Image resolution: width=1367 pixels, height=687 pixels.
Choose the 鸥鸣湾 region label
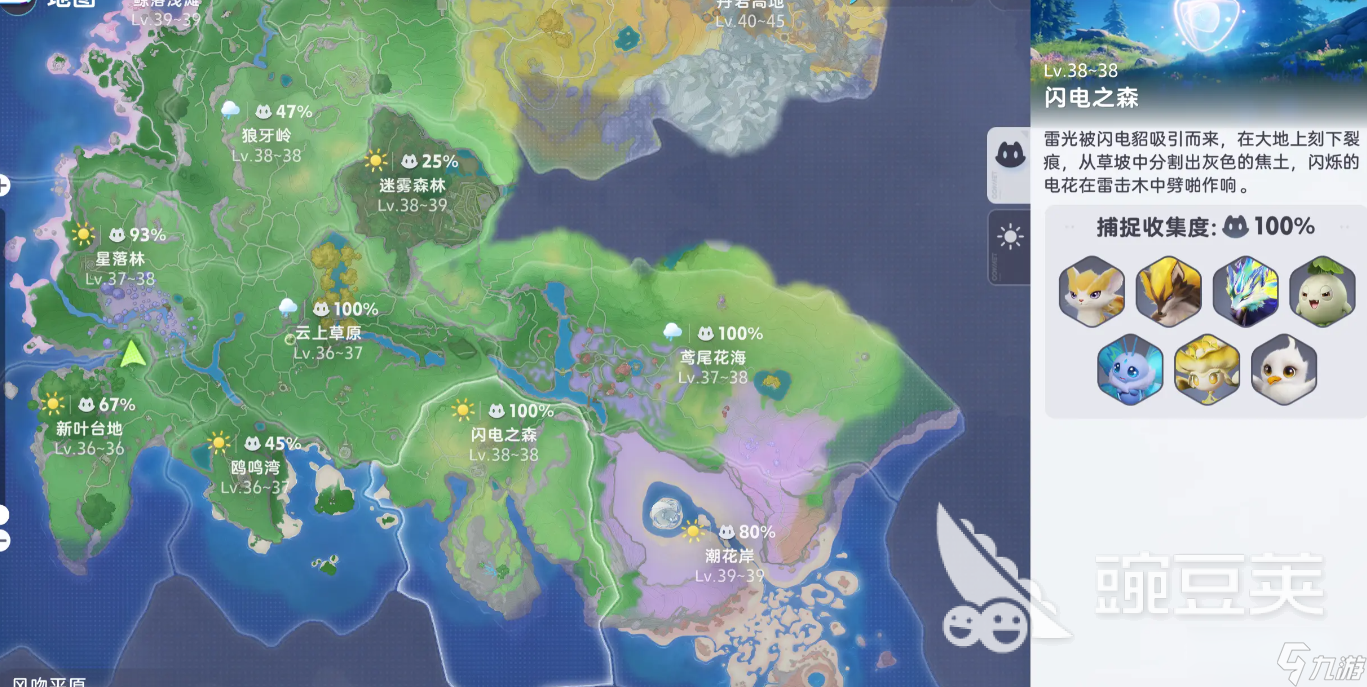coord(255,467)
